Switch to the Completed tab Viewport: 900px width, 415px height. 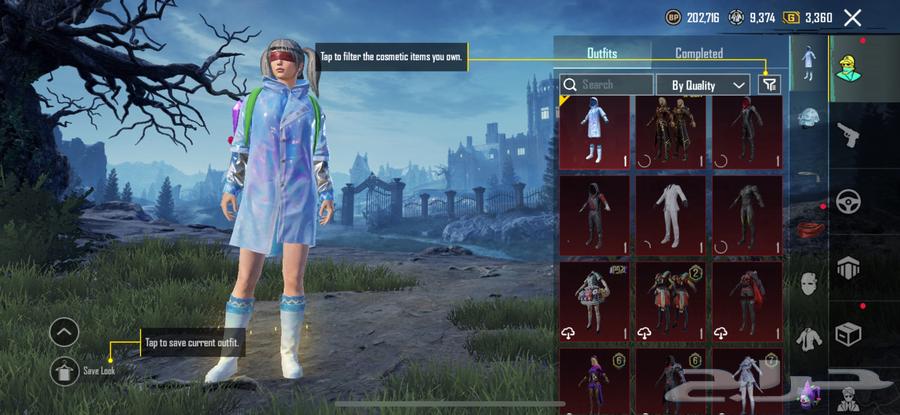[x=699, y=54]
